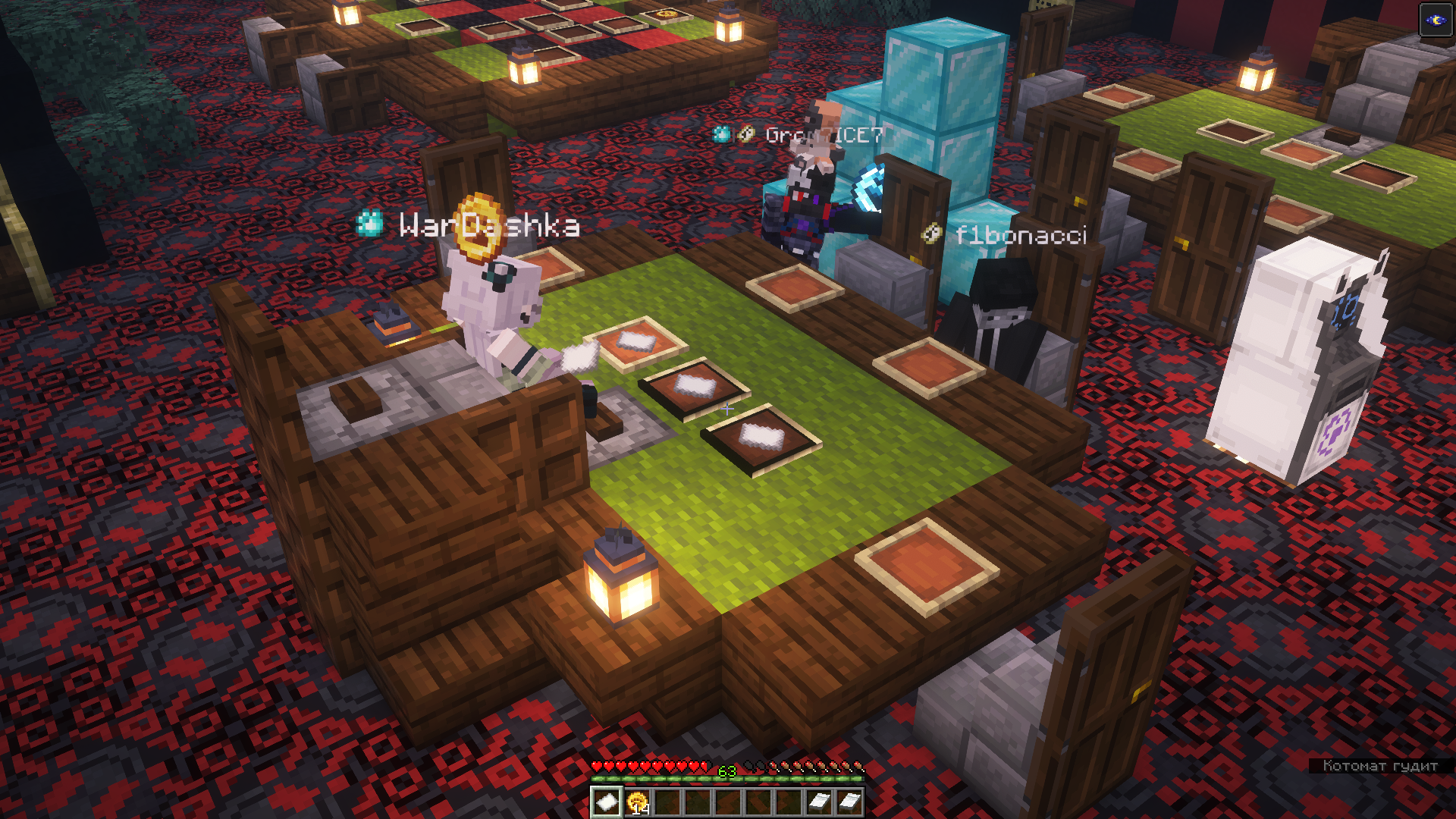Select the gold coin stack slot
The width and height of the screenshot is (1456, 819).
coord(637,802)
